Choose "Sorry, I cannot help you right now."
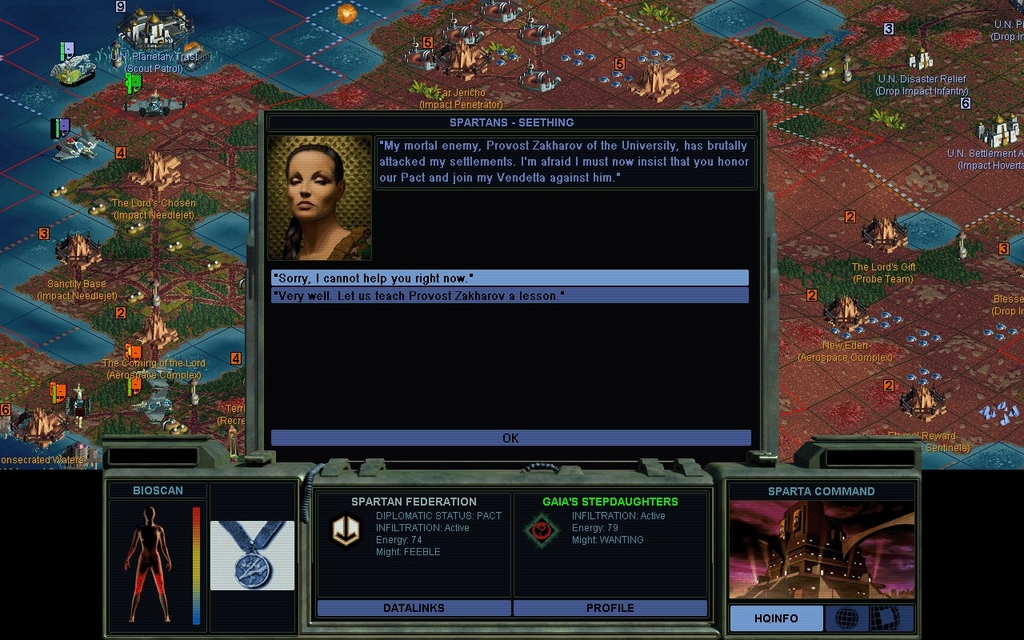1024x640 pixels. (509, 278)
